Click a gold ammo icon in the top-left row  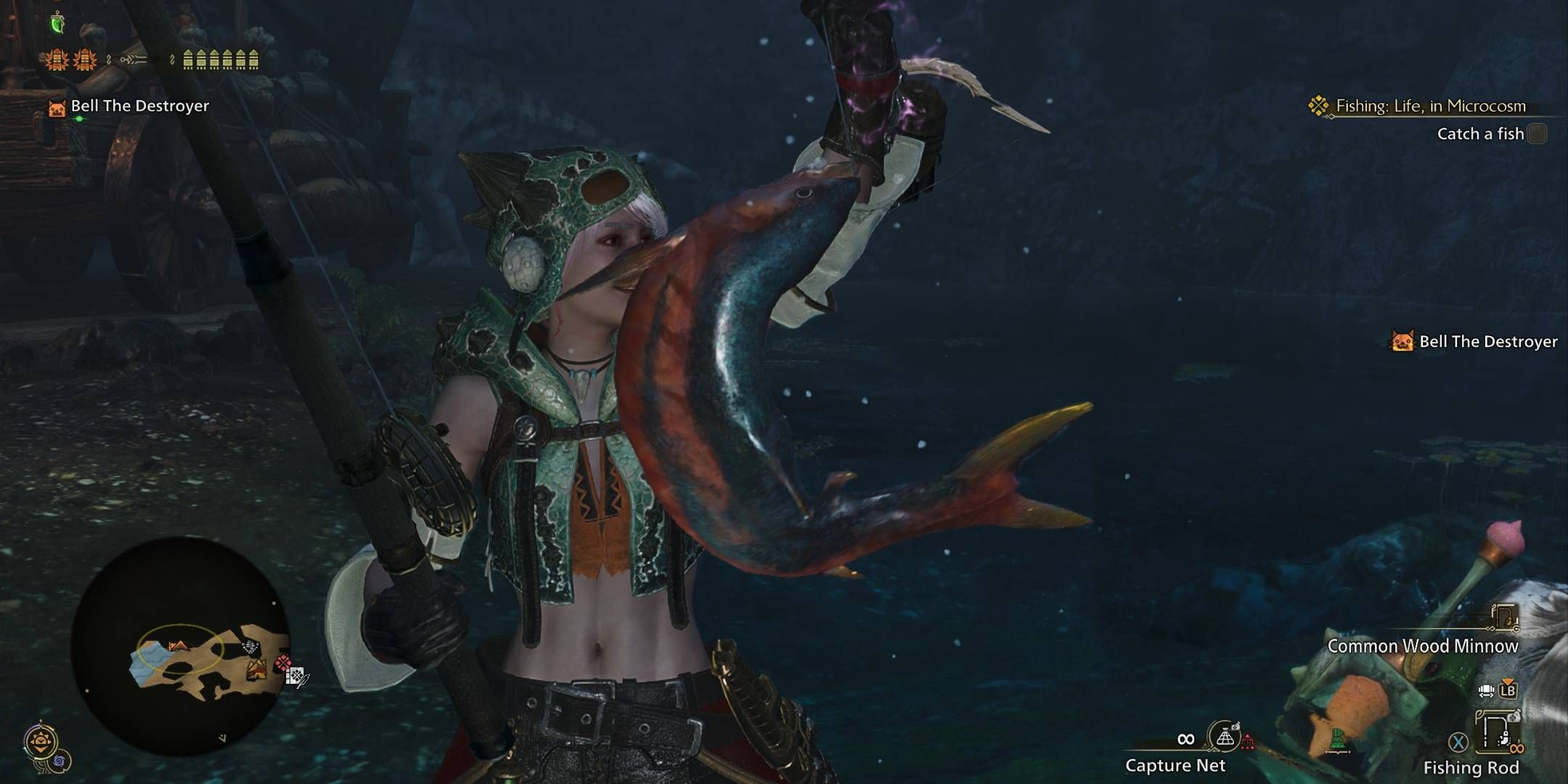click(x=188, y=59)
